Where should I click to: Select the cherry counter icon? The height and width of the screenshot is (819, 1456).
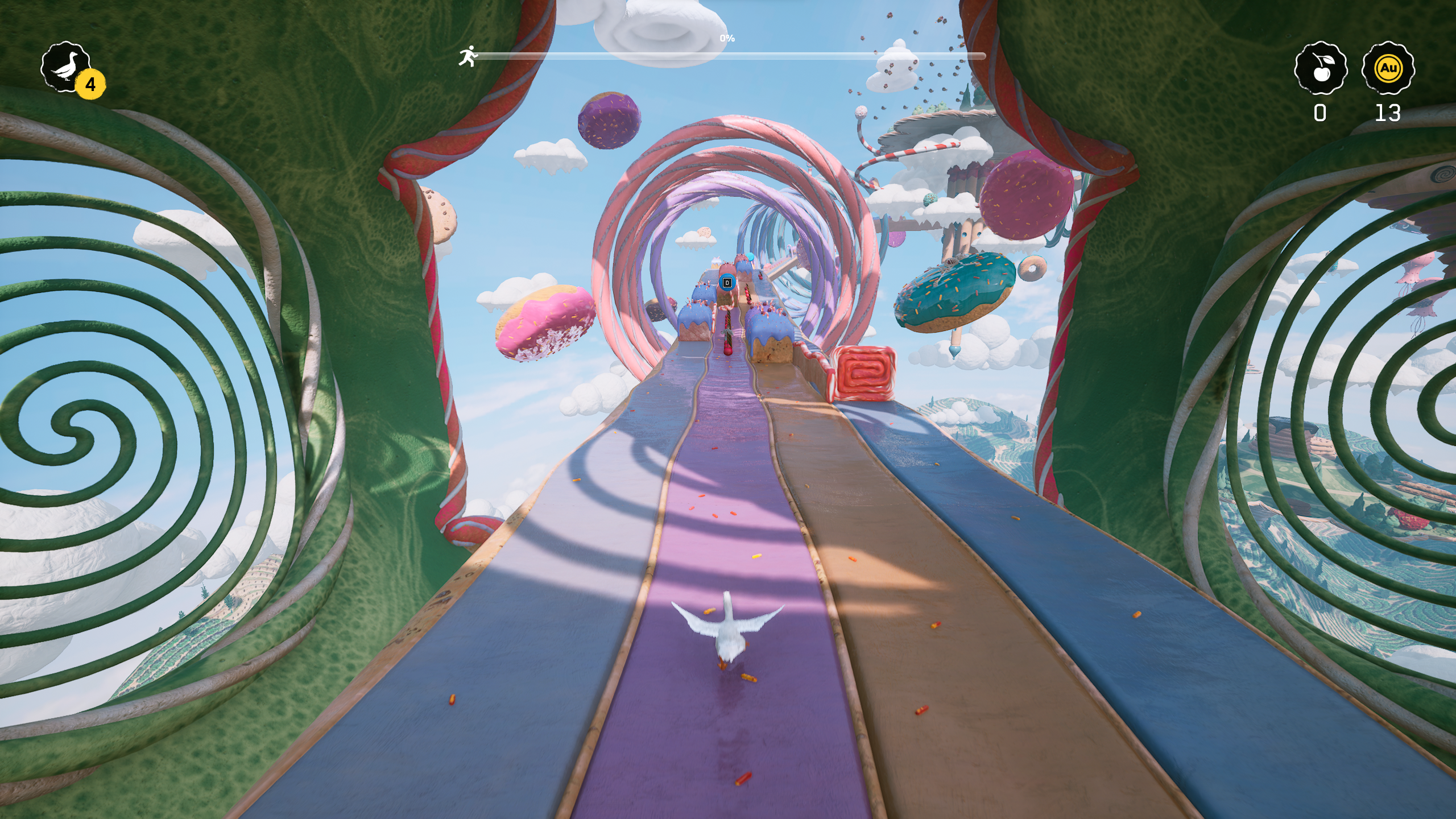(1320, 68)
